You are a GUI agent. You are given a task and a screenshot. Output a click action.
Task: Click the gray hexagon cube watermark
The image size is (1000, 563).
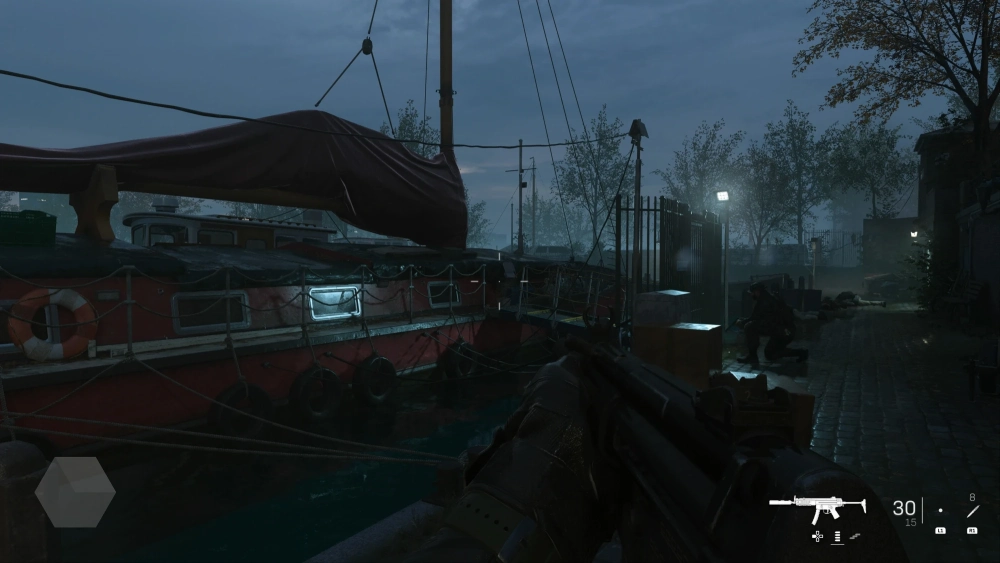(x=75, y=492)
